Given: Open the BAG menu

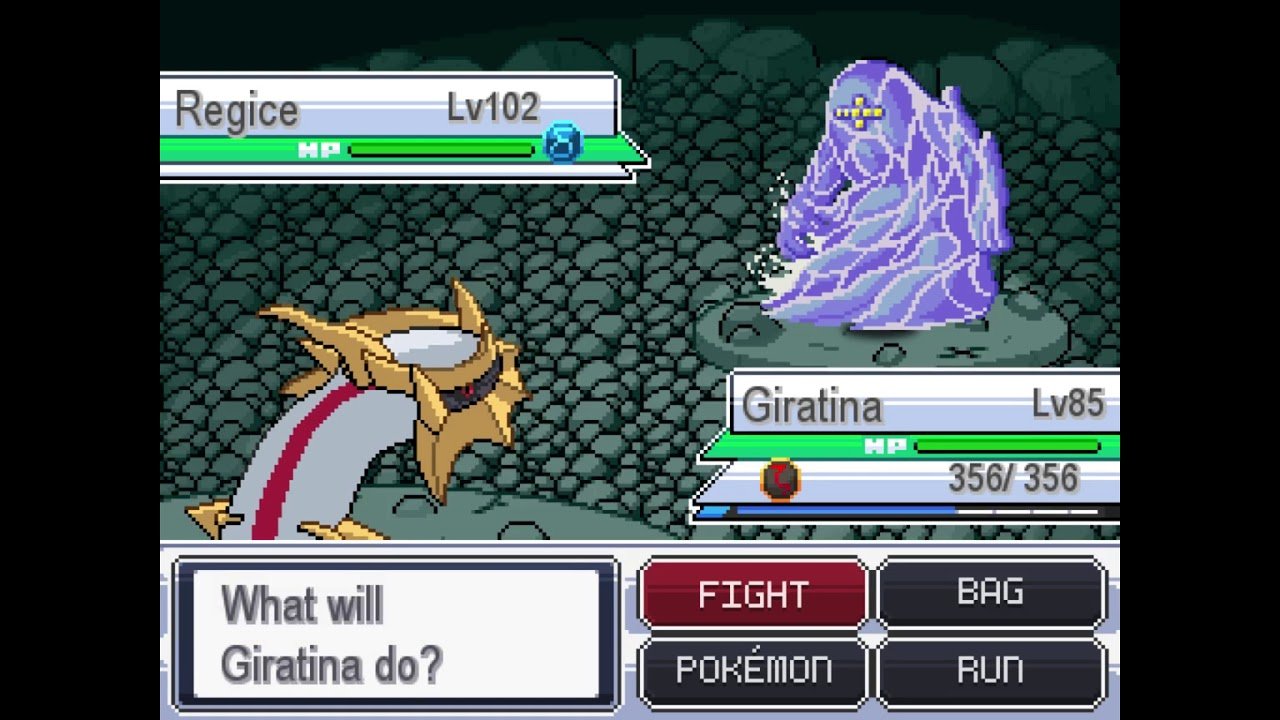Looking at the screenshot, I should pos(991,594).
